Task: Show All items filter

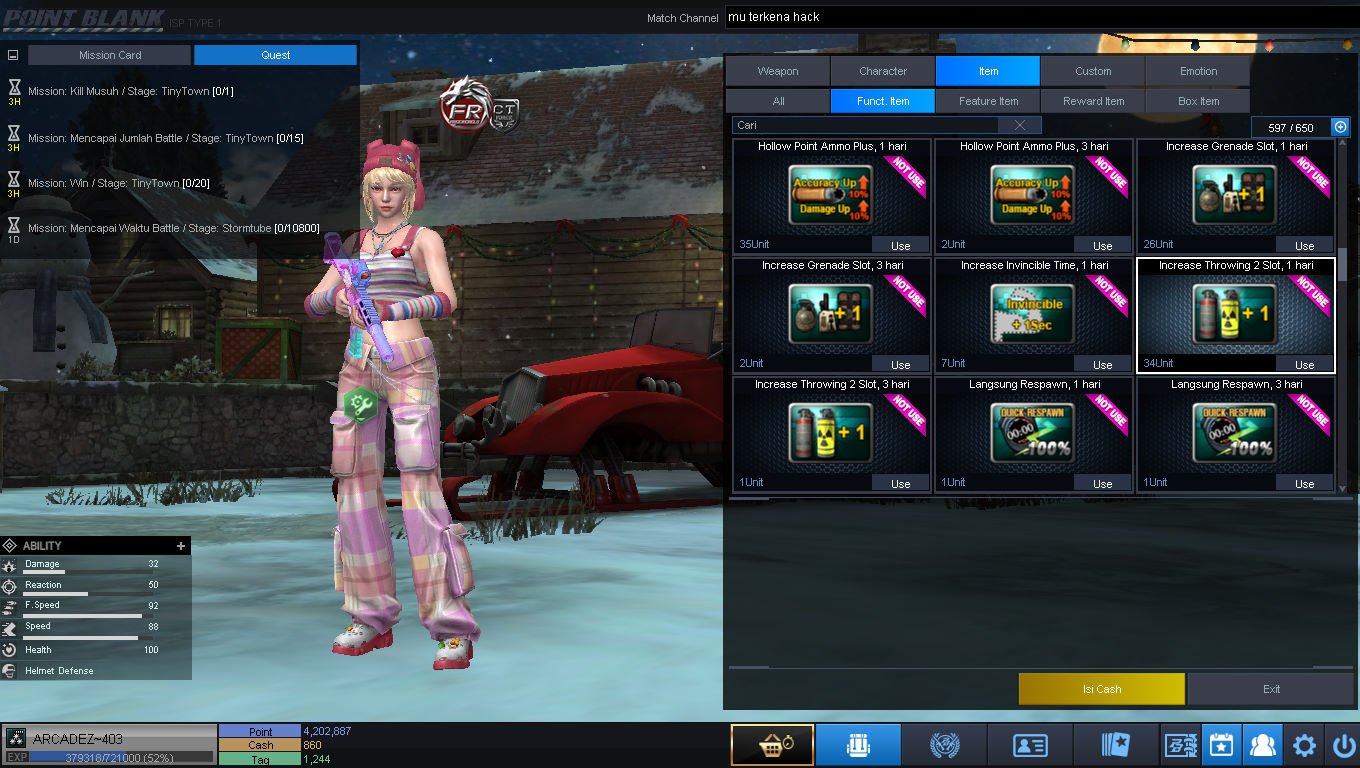Action: click(778, 101)
